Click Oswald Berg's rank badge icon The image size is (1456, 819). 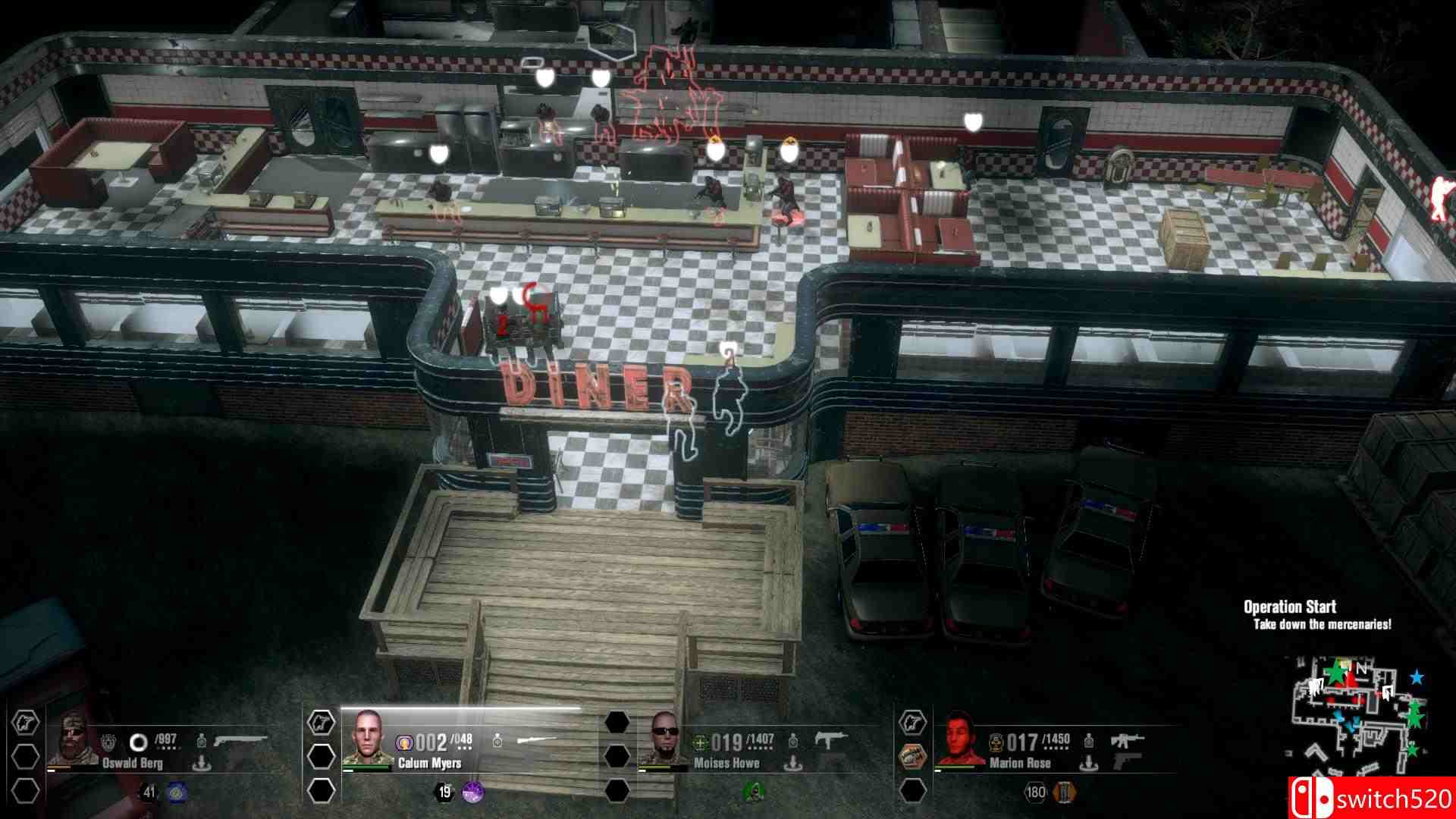[109, 739]
